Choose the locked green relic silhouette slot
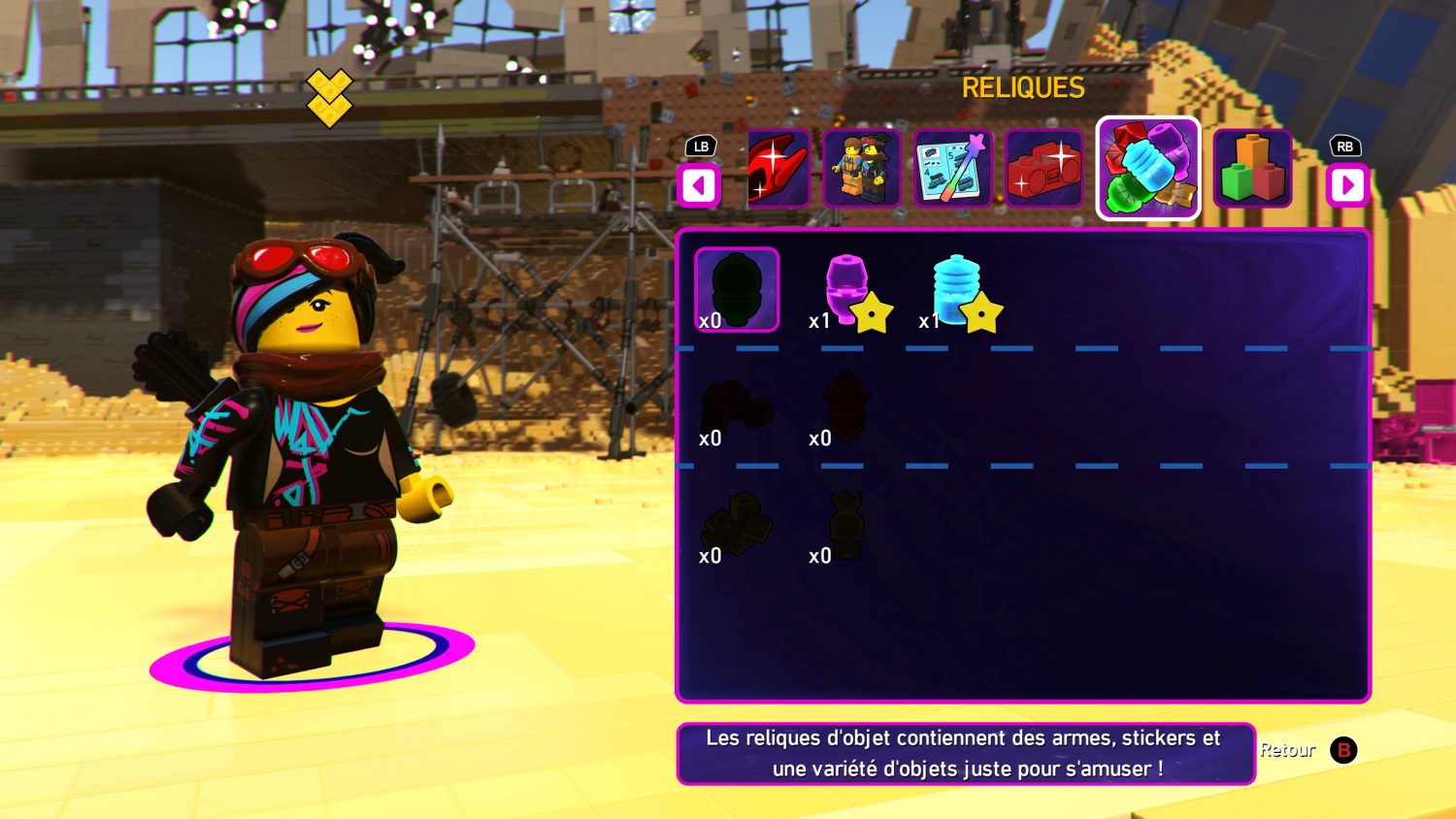This screenshot has width=1456, height=819. (737, 290)
